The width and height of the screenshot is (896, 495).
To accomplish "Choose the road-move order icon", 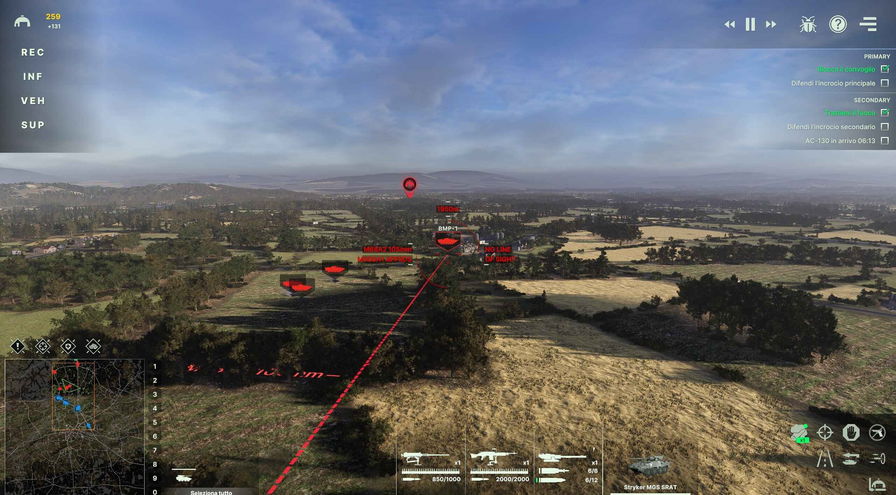I will pyautogui.click(x=827, y=458).
